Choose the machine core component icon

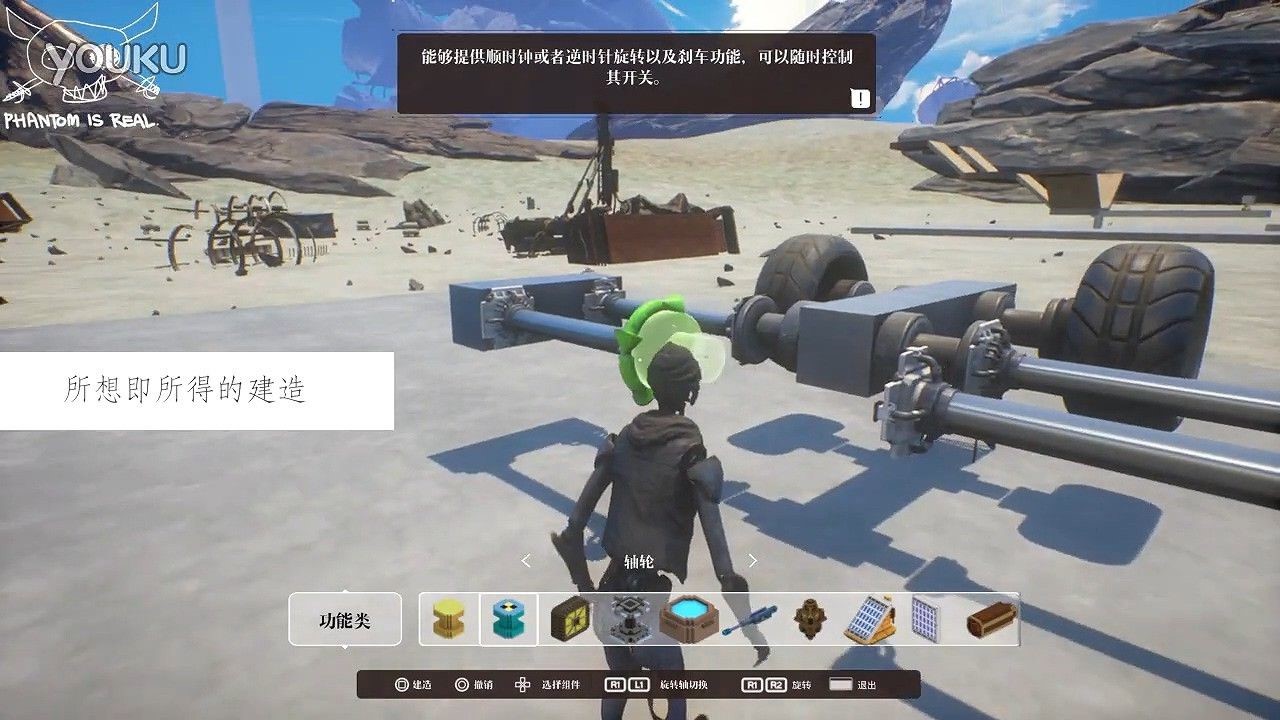click(x=627, y=620)
